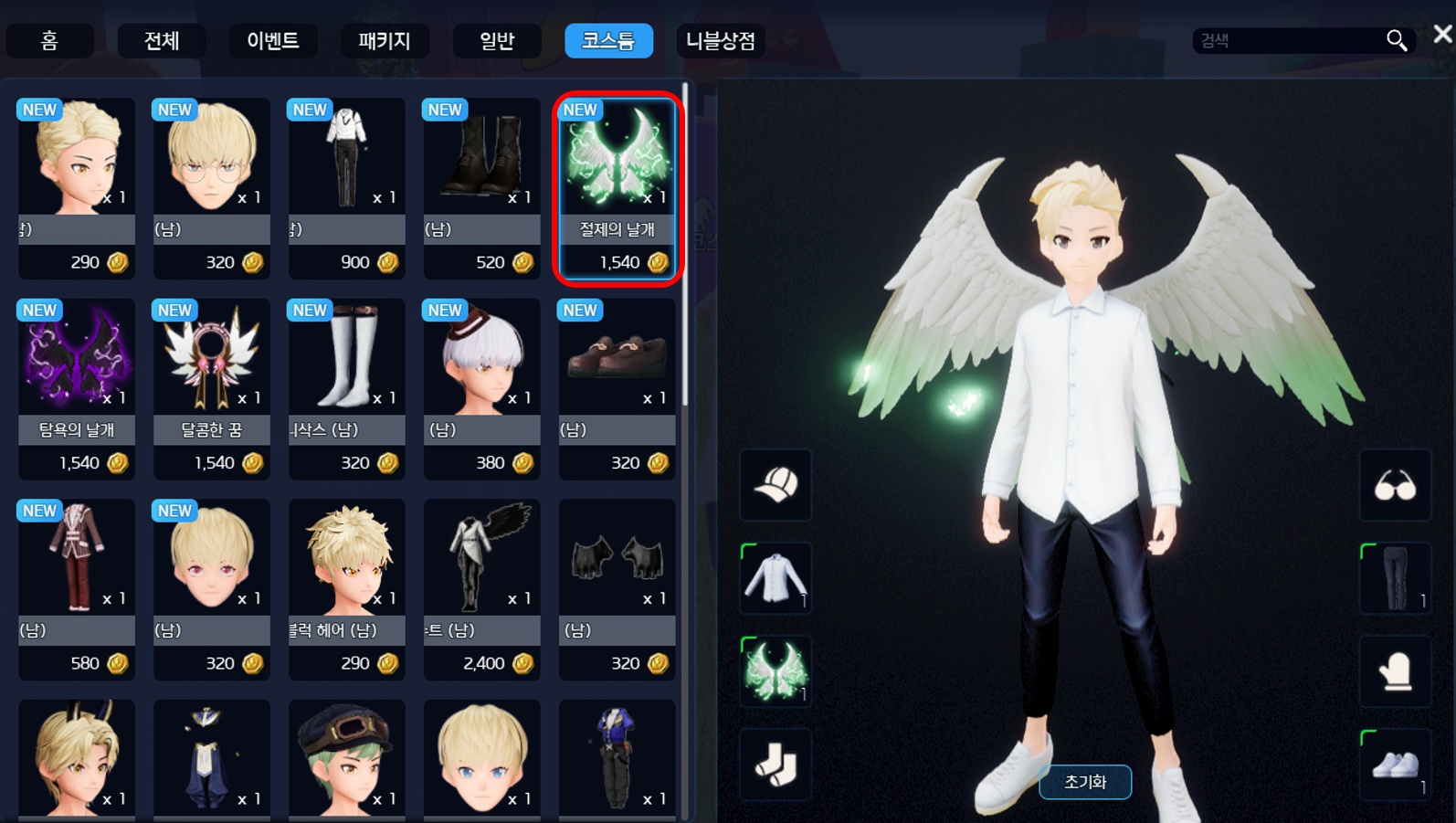The image size is (1456, 823).
Task: Close the shop window
Action: [x=1442, y=35]
